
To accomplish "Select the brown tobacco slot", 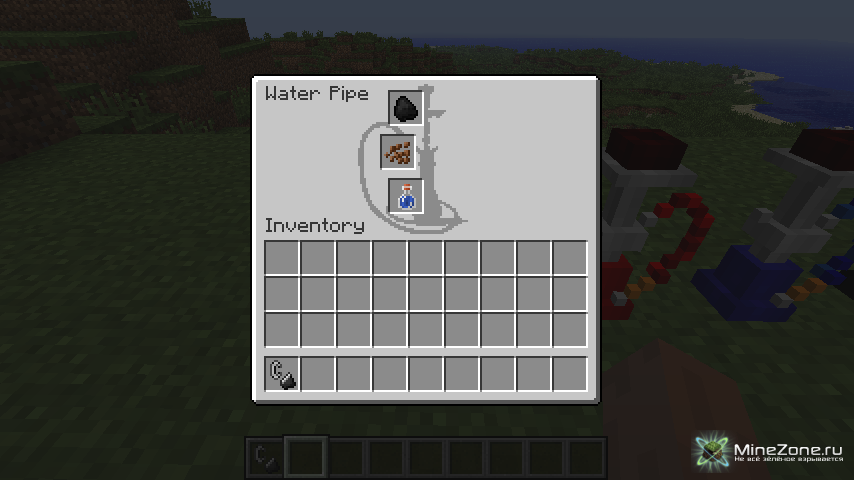I will coord(397,153).
